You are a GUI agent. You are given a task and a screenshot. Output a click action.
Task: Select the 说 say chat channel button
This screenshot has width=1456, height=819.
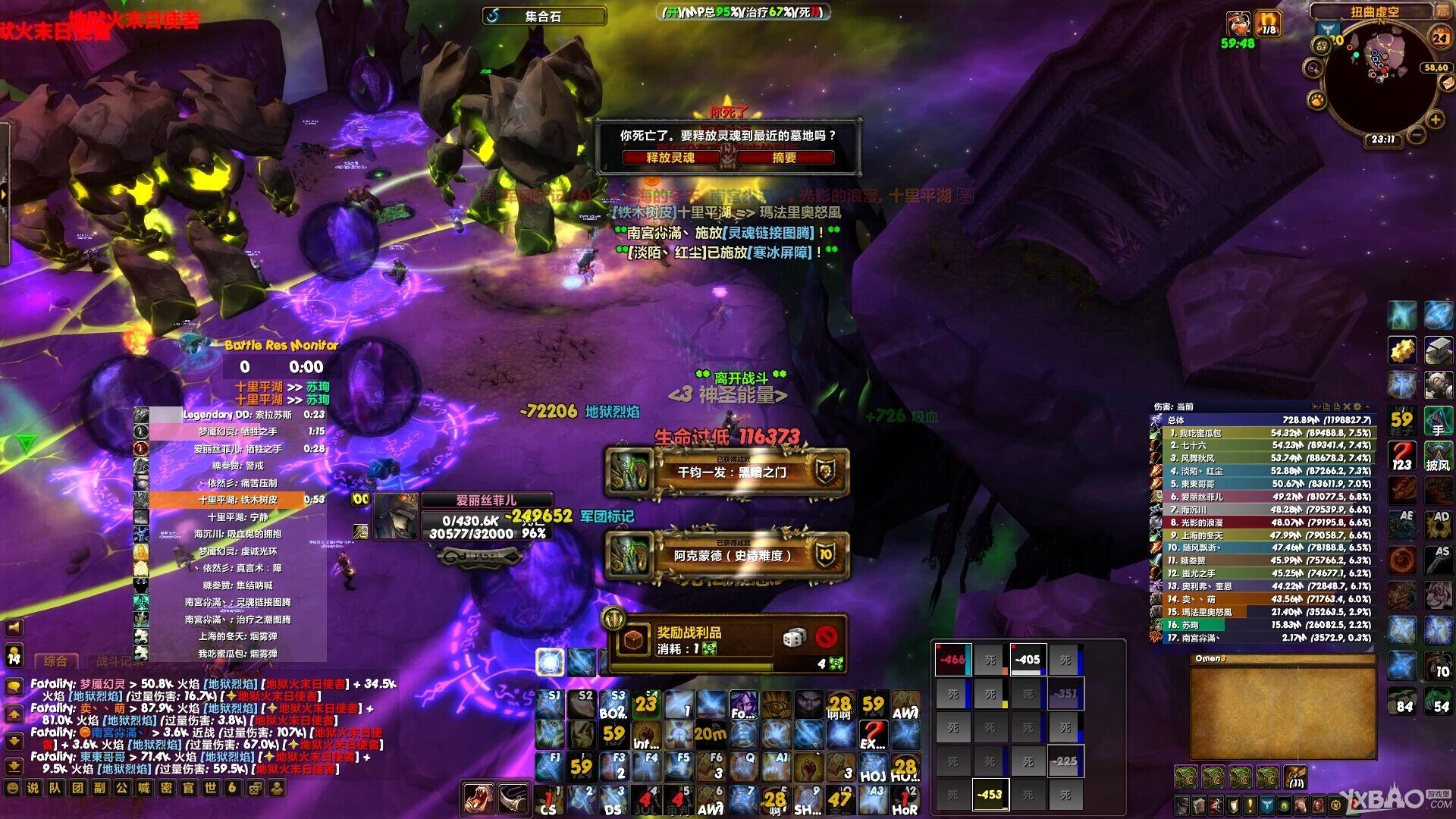33,788
